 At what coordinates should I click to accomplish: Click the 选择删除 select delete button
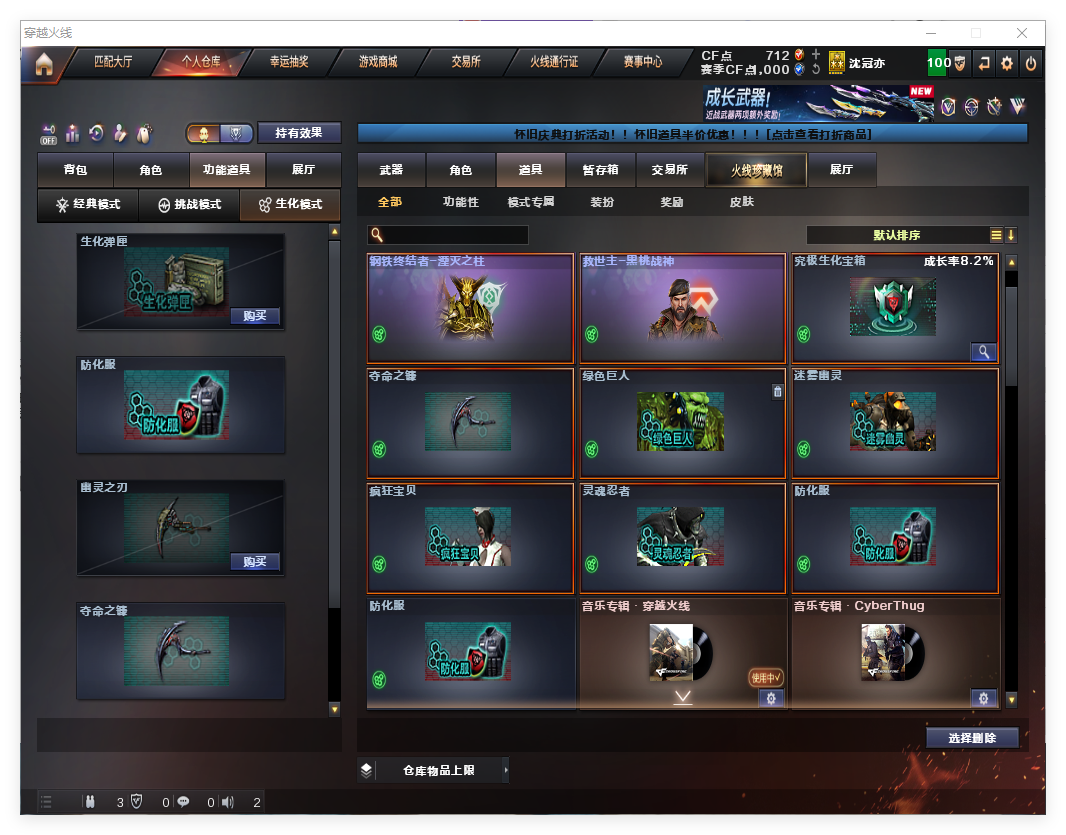[972, 738]
